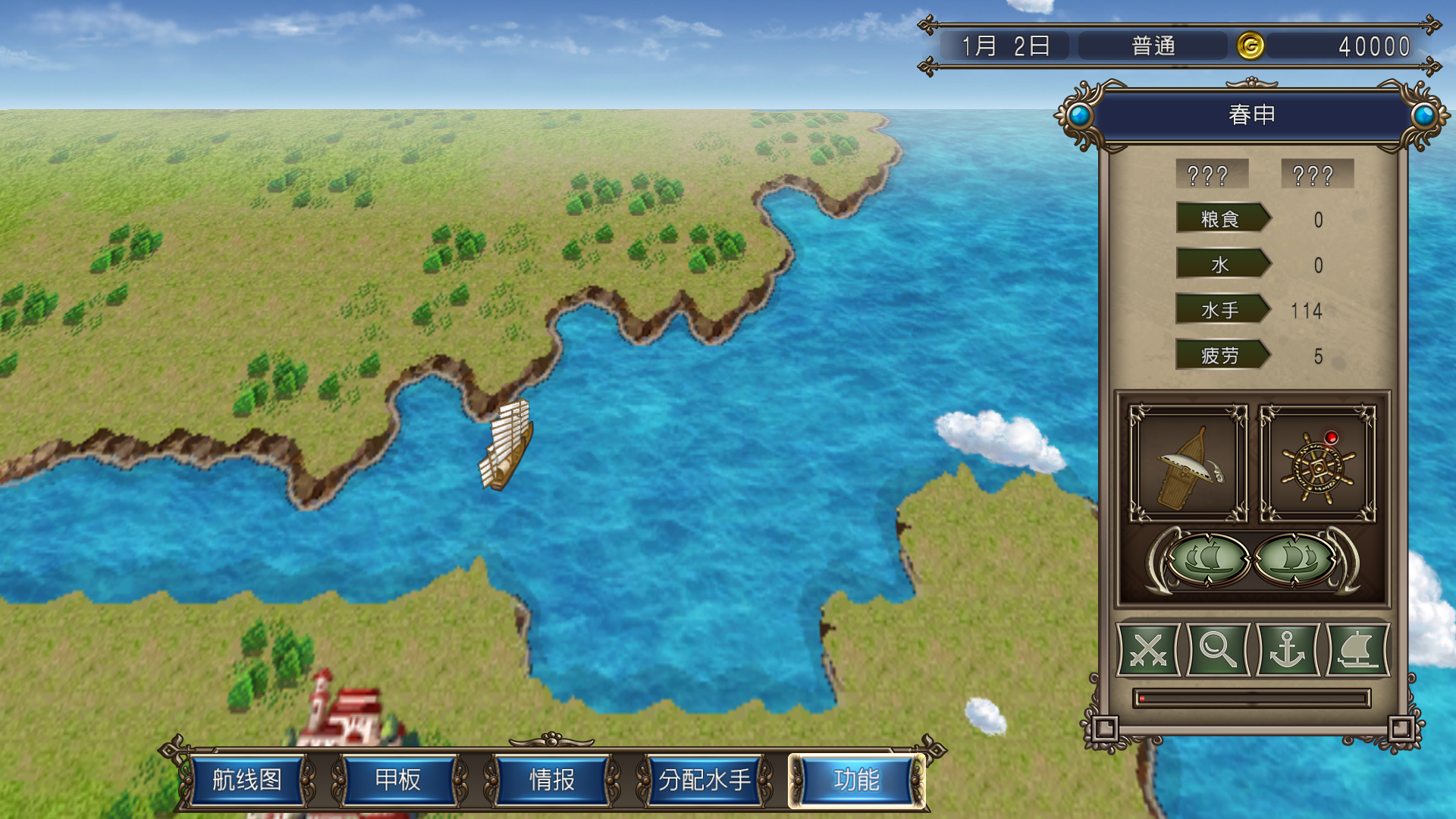Select the ship sail direction panel
Image resolution: width=1456 pixels, height=819 pixels.
pyautogui.click(x=1188, y=464)
